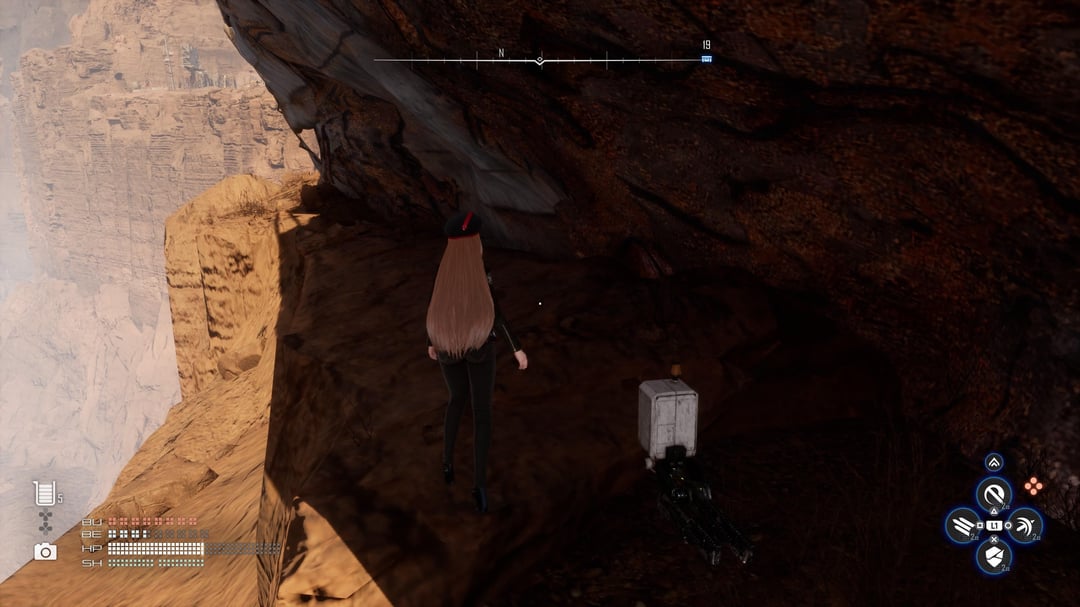Click the double-chevron icon above the skills
Viewport: 1080px width, 607px height.
993,462
